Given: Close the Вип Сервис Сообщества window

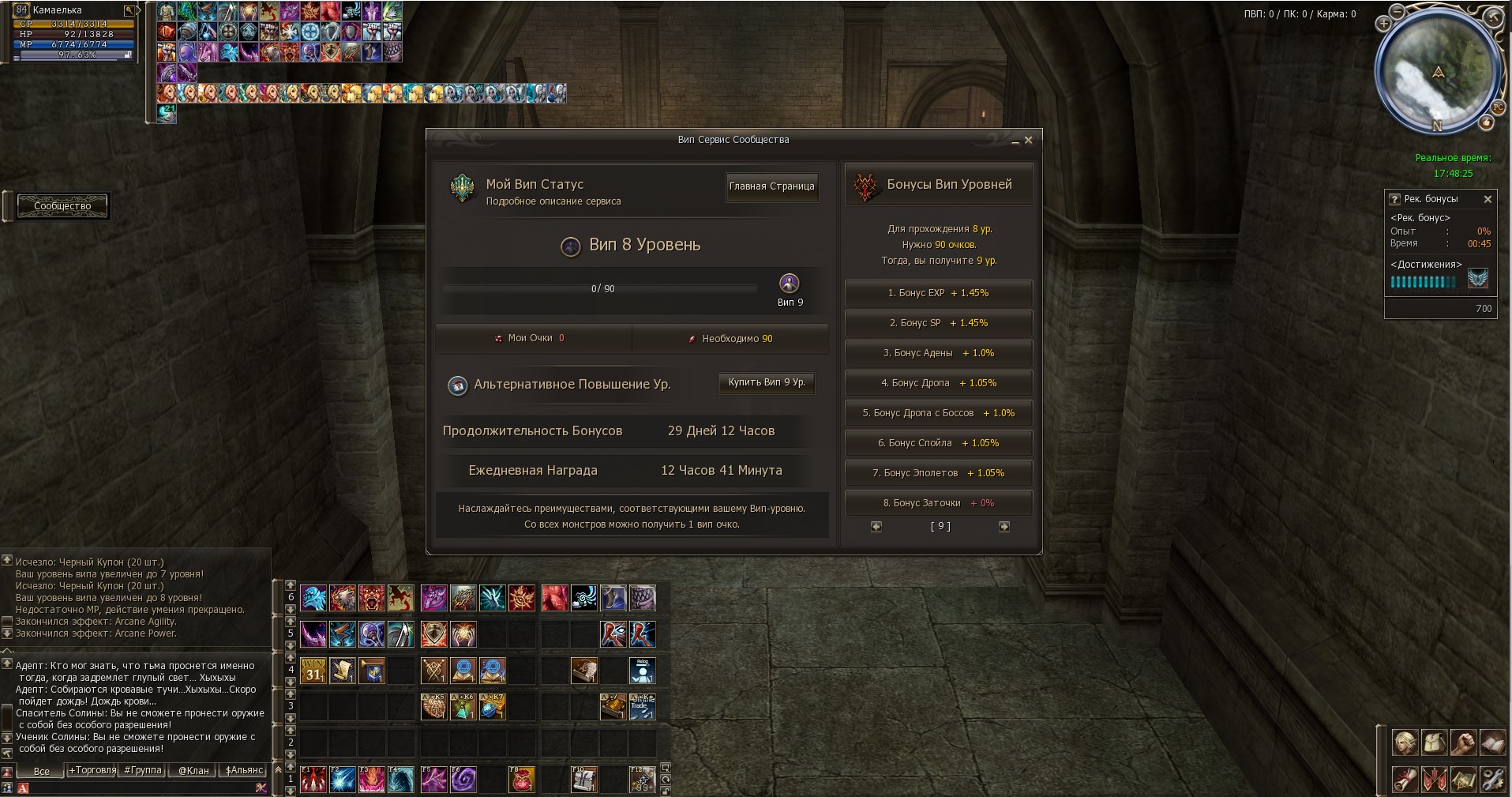Looking at the screenshot, I should coord(1028,141).
